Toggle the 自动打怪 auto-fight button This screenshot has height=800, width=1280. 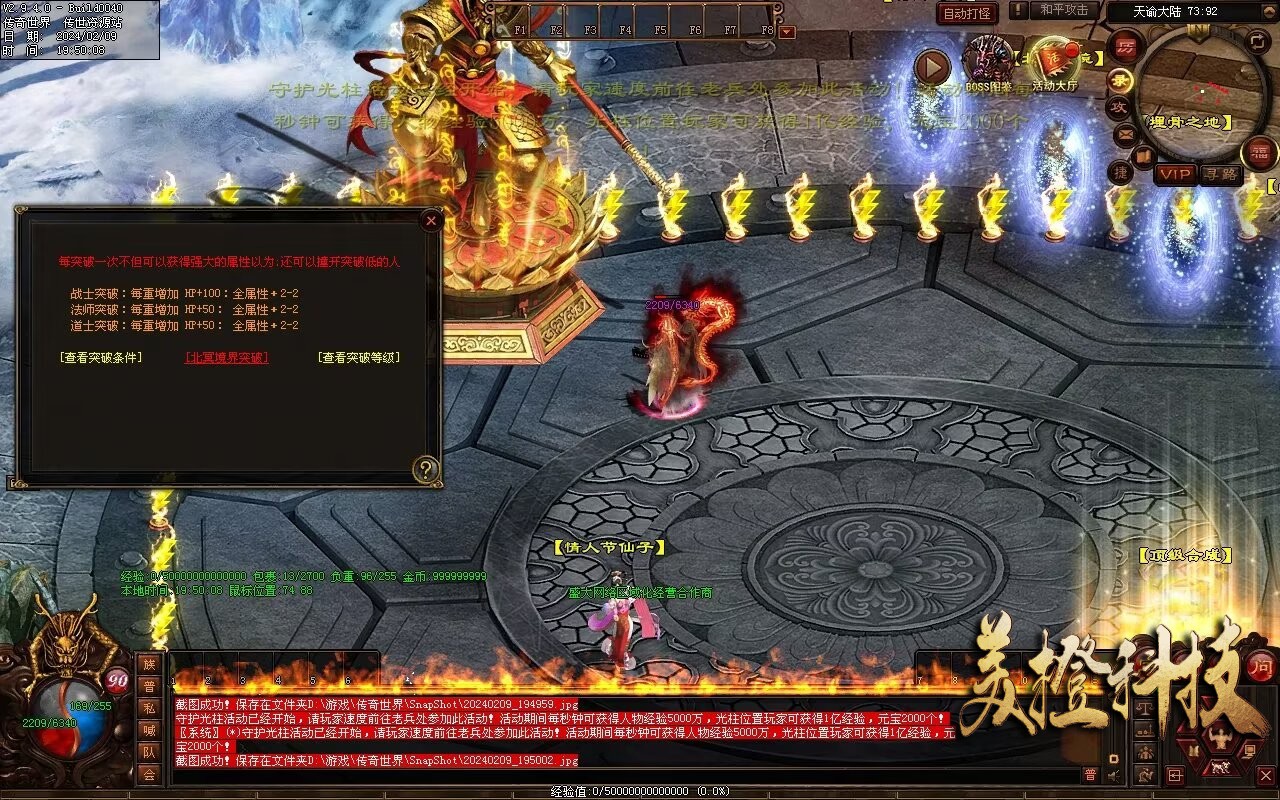968,13
